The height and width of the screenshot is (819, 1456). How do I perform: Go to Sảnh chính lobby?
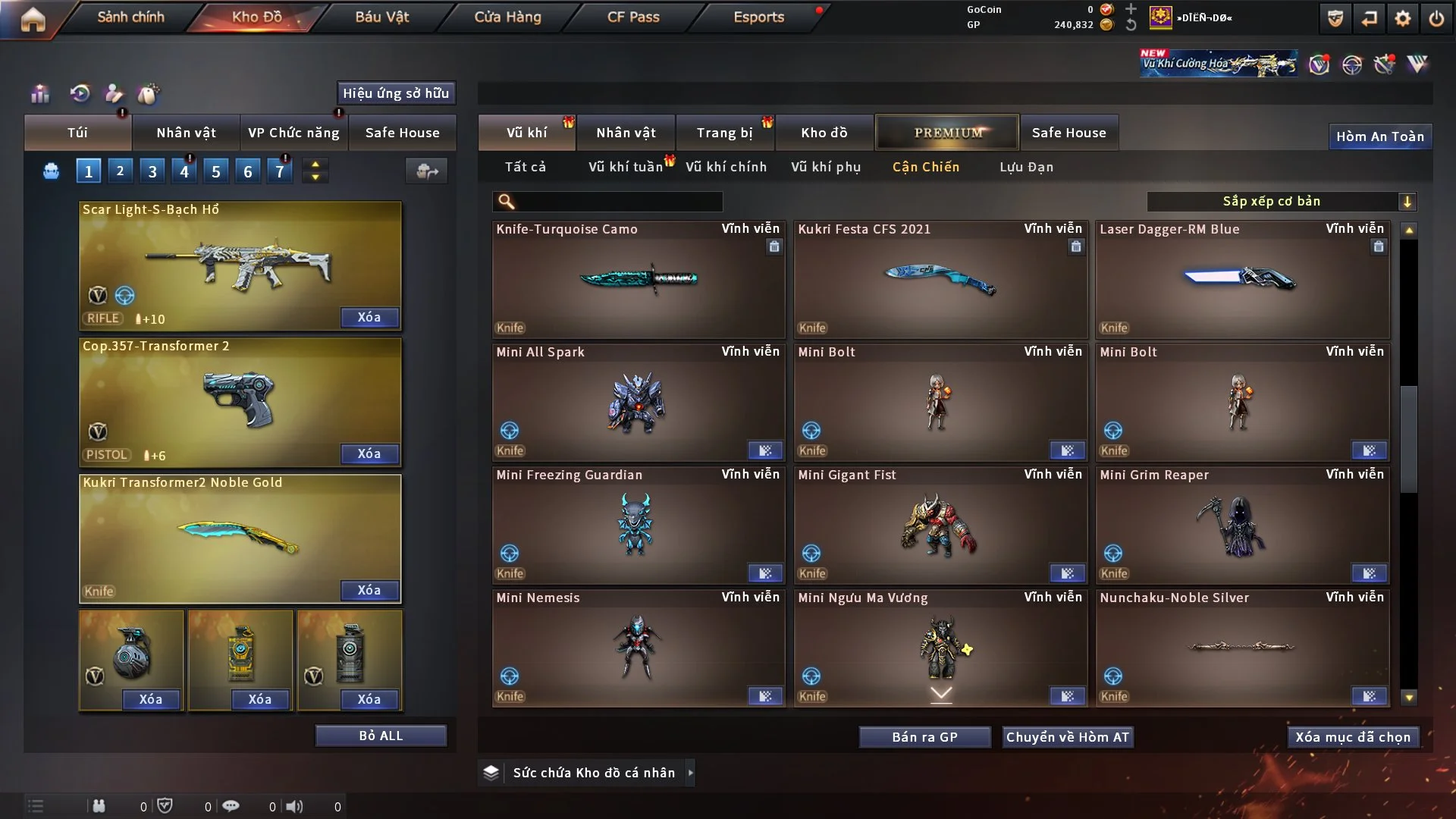pyautogui.click(x=130, y=17)
